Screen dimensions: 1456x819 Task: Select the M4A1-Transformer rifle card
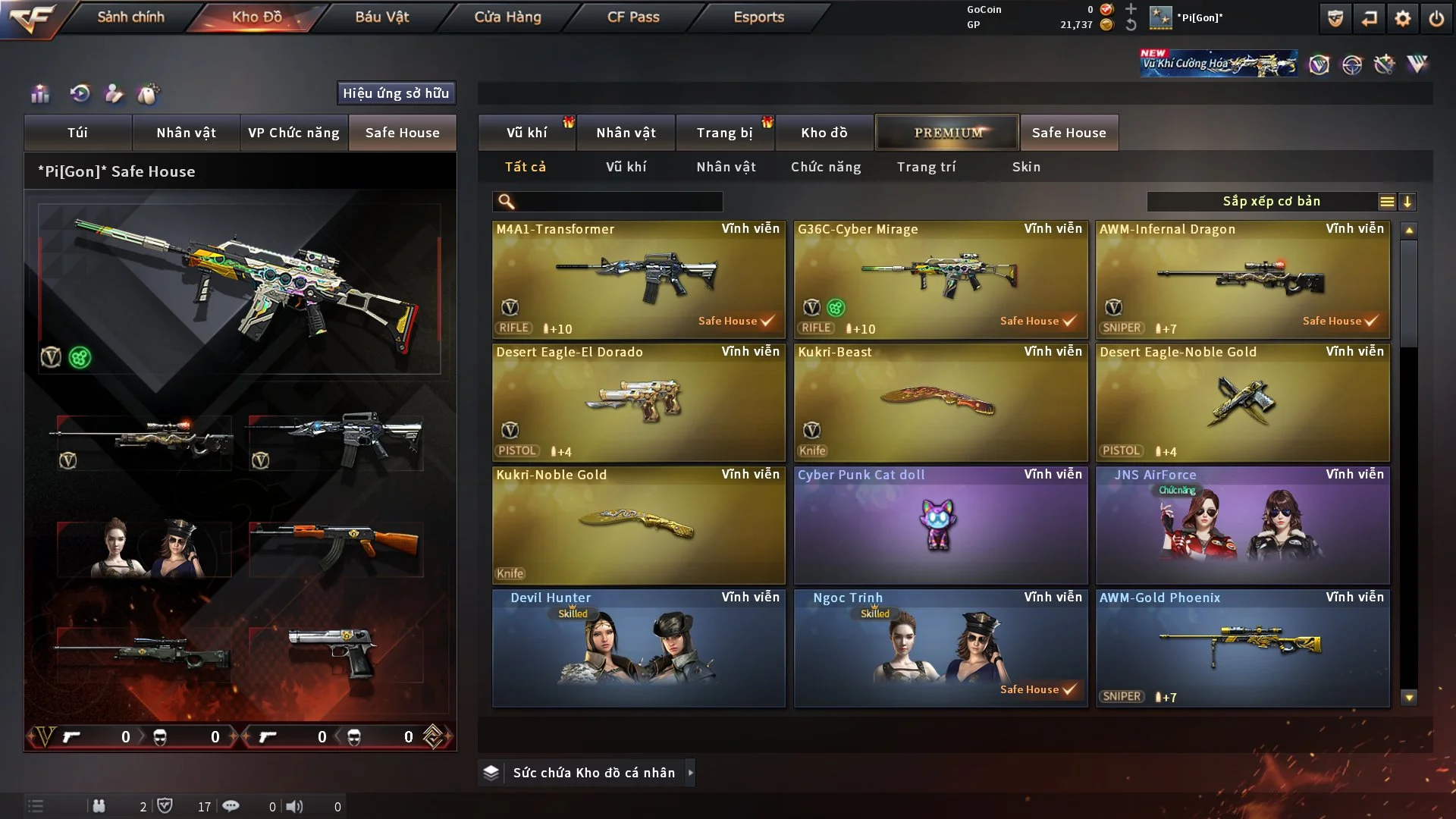coord(639,279)
